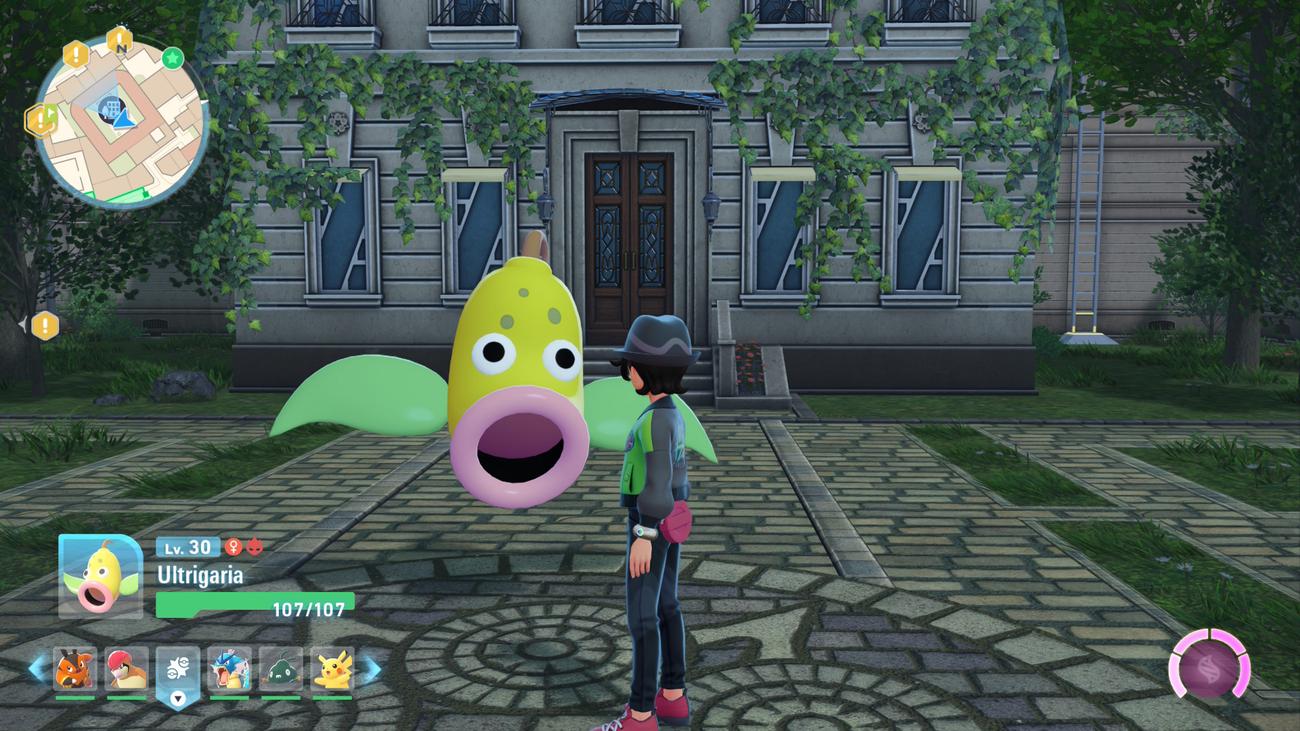This screenshot has height=731, width=1300.
Task: Cycle party left with the blue arrow
Action: pos(37,668)
